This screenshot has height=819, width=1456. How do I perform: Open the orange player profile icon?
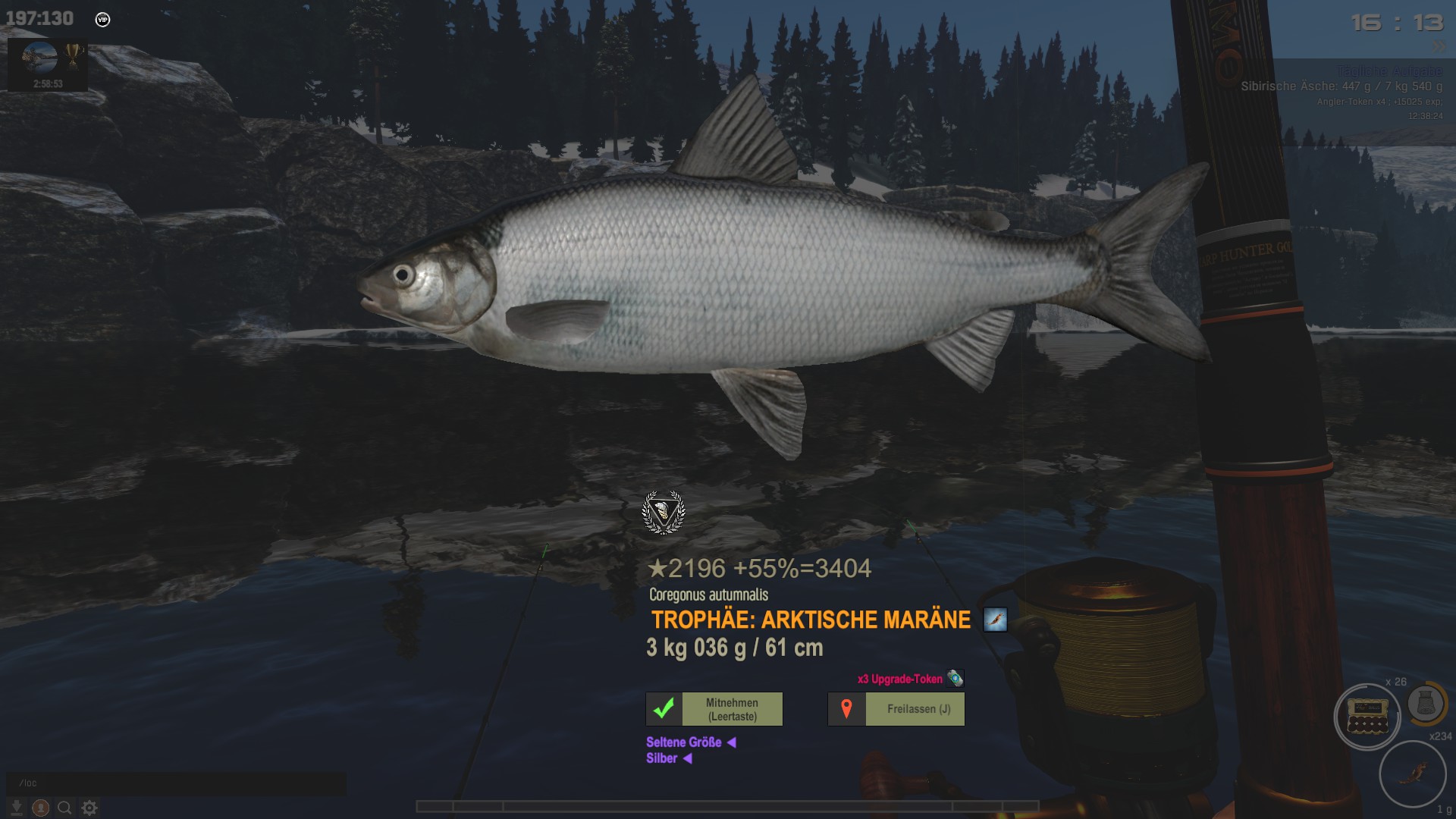(x=41, y=808)
